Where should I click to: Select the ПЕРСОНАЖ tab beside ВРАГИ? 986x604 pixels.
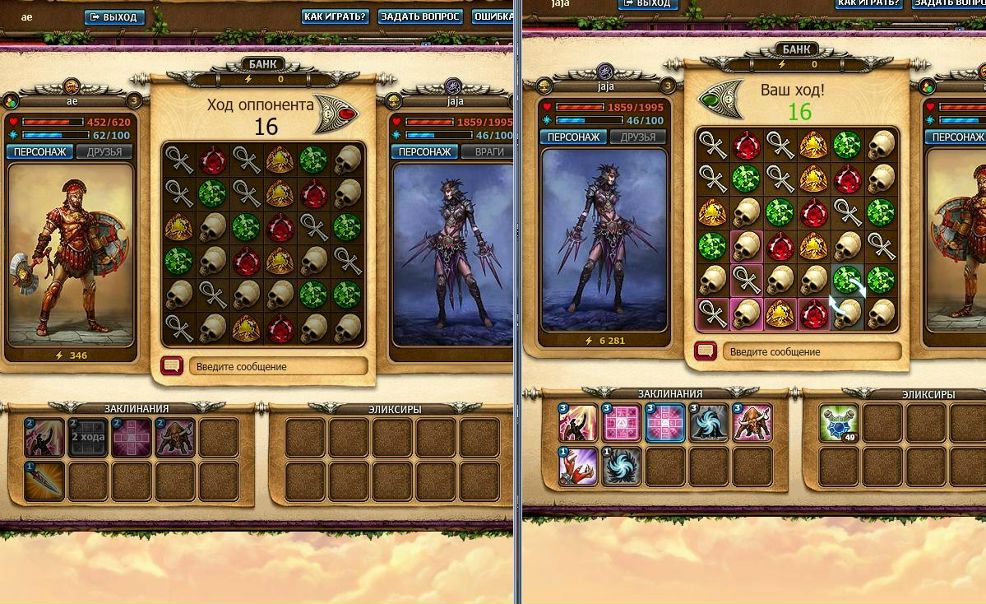424,152
